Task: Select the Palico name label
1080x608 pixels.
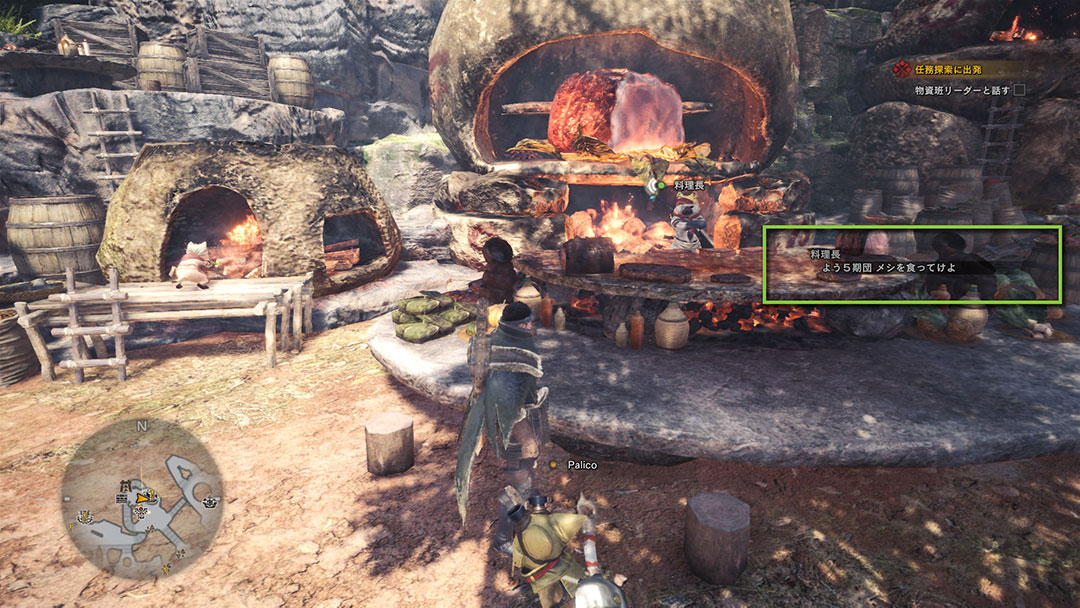Action: click(x=581, y=465)
